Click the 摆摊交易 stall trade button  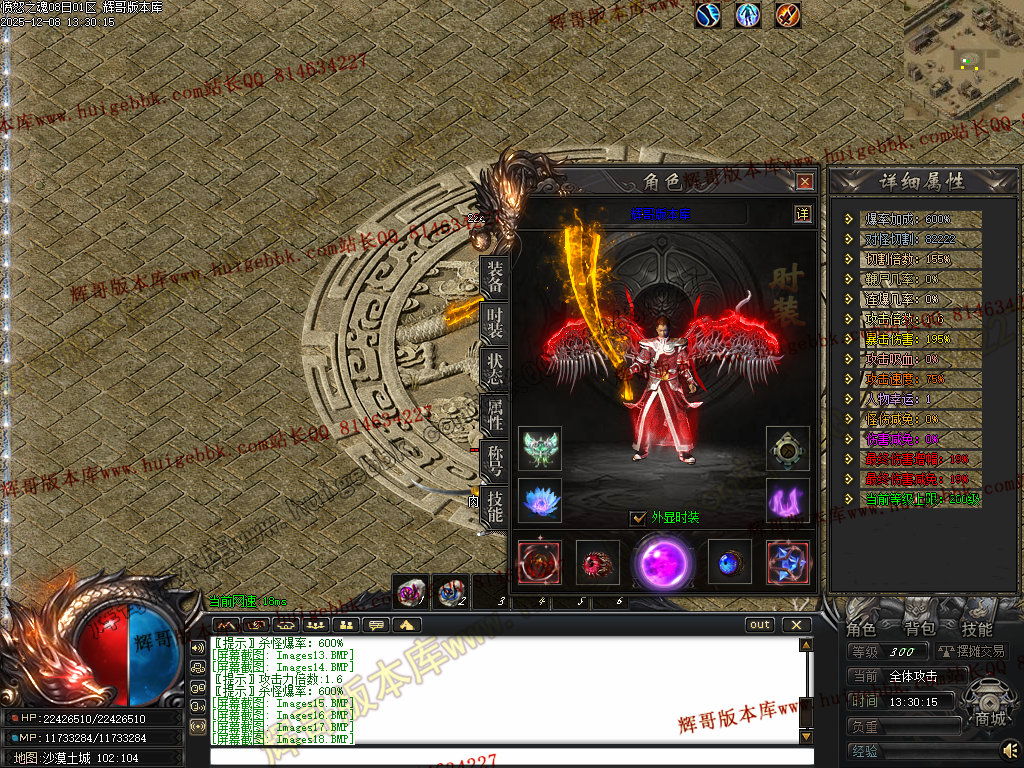pos(970,651)
